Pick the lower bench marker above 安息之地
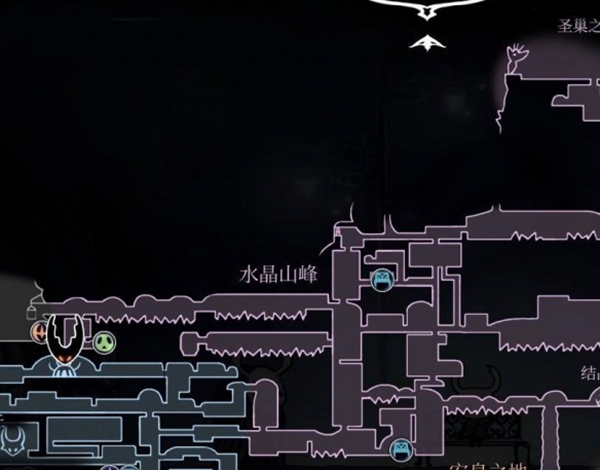Screen dimensions: 600x470 [x=401, y=452]
